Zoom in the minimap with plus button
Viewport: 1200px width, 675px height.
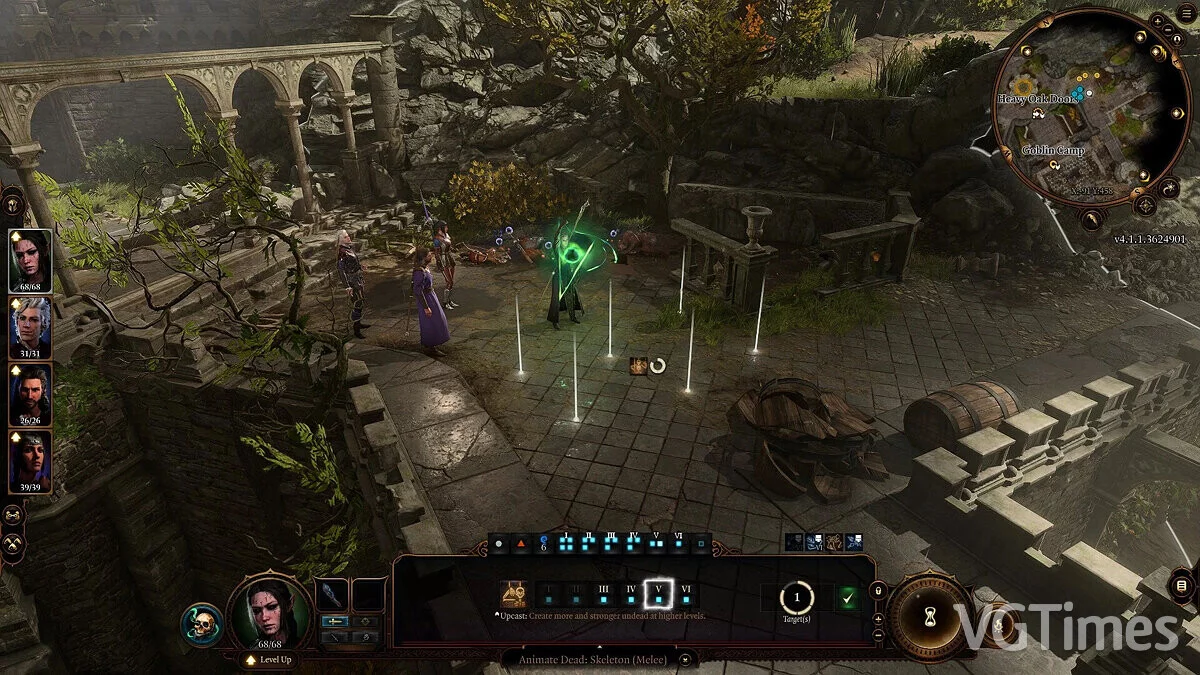point(1157,21)
